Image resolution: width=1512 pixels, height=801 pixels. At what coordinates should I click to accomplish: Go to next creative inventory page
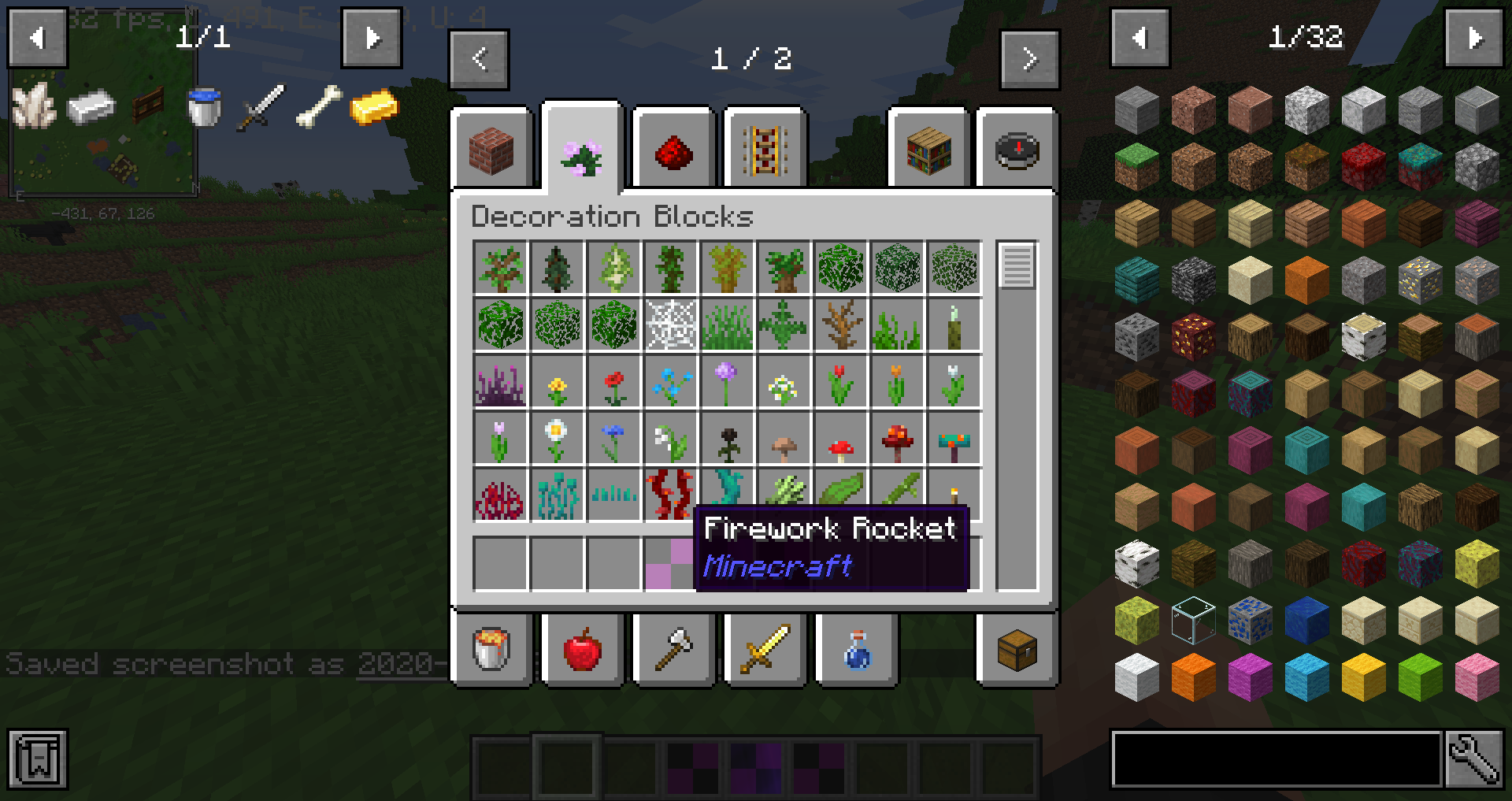click(x=1030, y=58)
